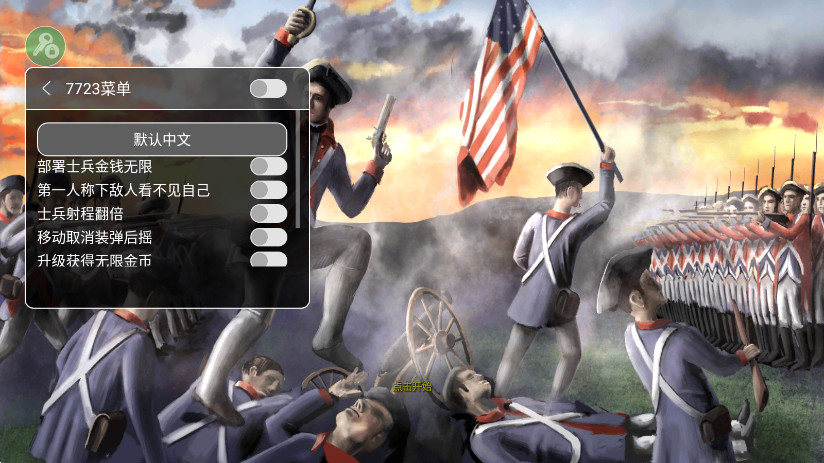Enable 部署士兵金钱无限 toggle
Viewport: 824px width, 463px height.
point(268,166)
